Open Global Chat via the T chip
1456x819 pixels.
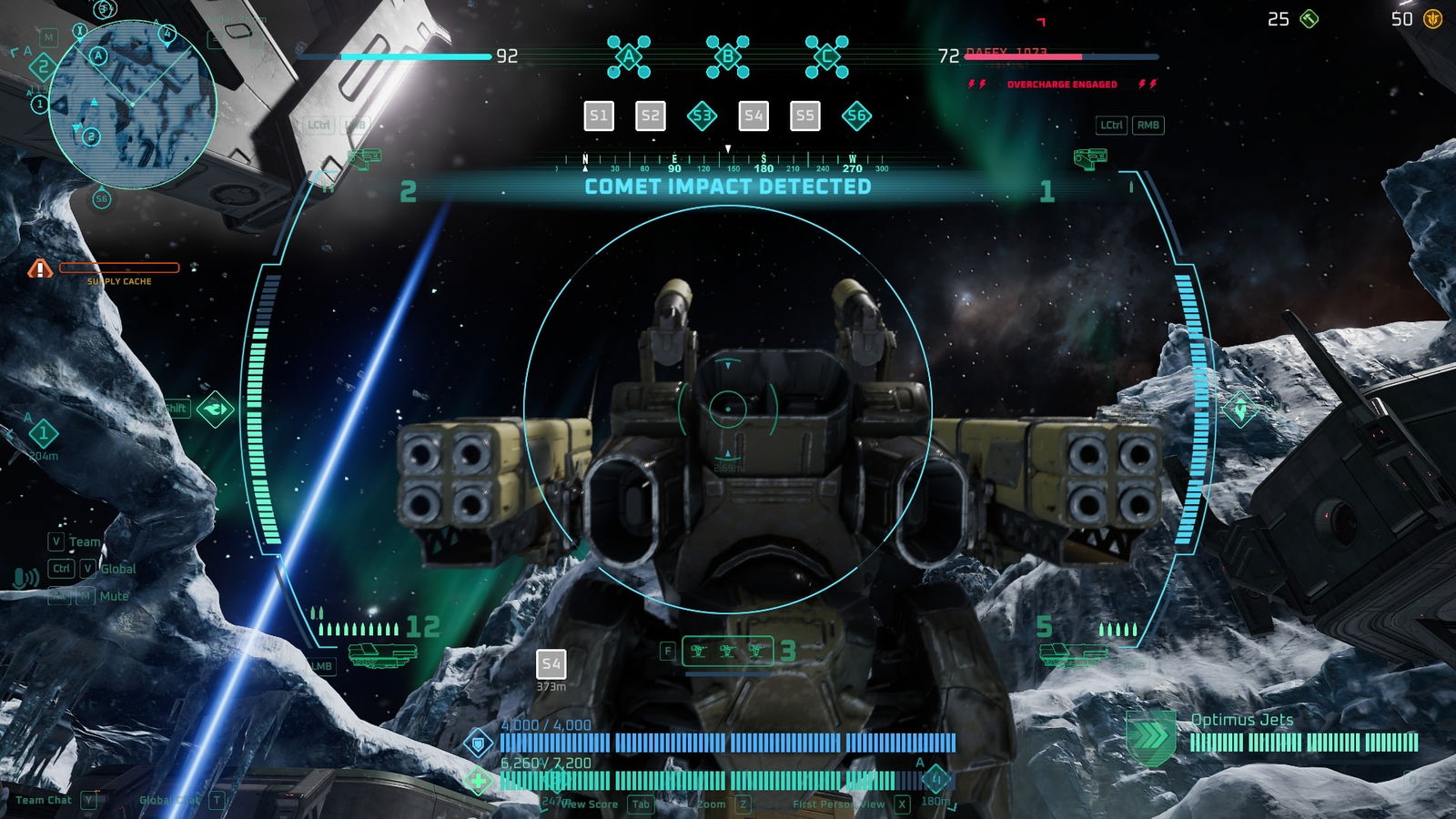(216, 802)
